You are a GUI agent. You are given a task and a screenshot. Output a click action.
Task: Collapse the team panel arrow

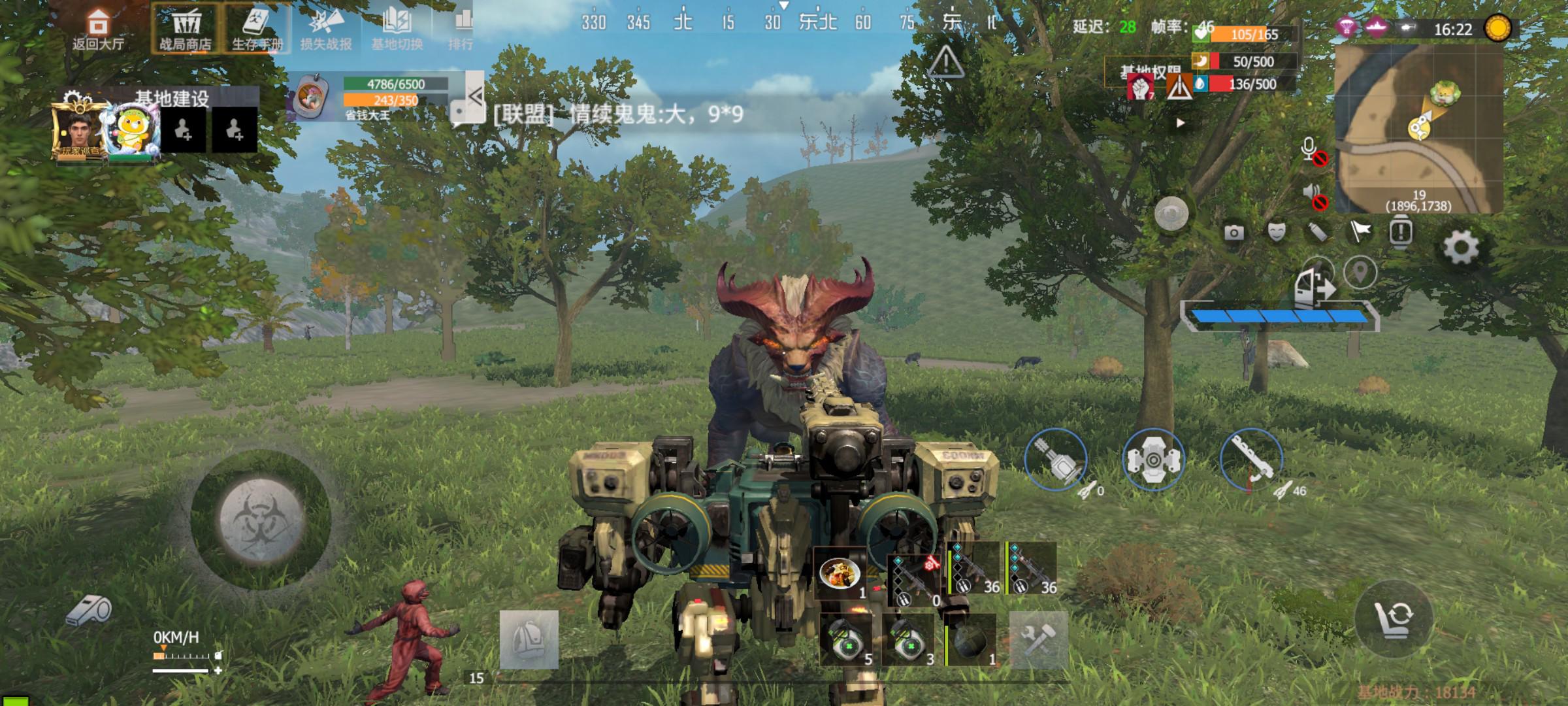475,97
